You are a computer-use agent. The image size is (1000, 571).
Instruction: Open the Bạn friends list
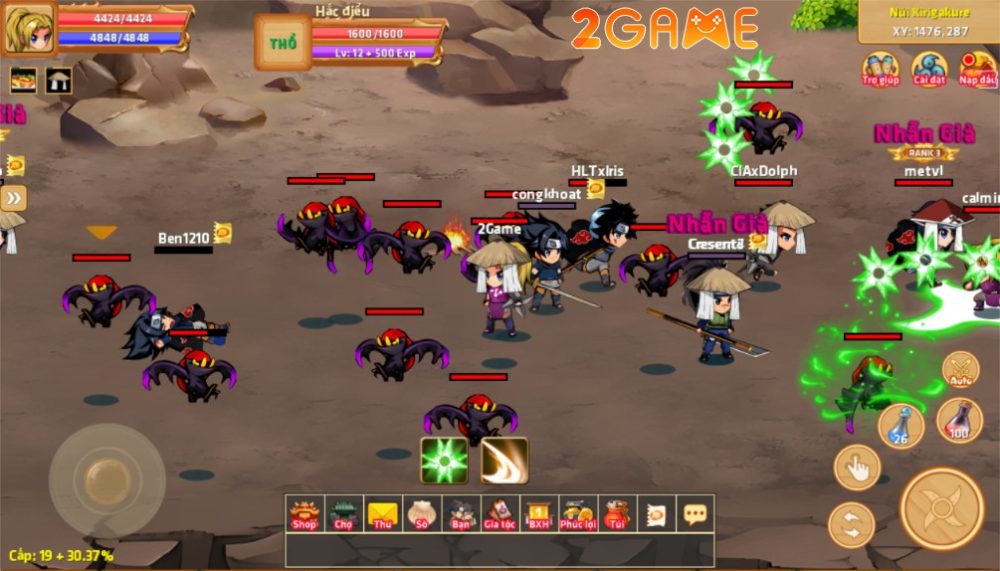460,514
